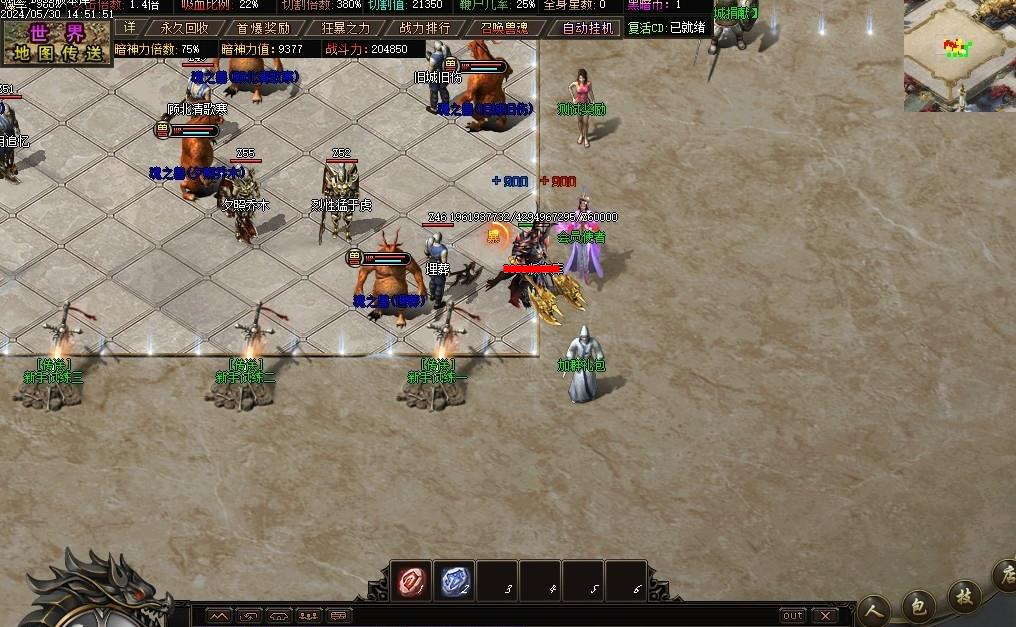Show the 首爆奖励 first-kill rewards
The width and height of the screenshot is (1016, 627).
pos(263,28)
